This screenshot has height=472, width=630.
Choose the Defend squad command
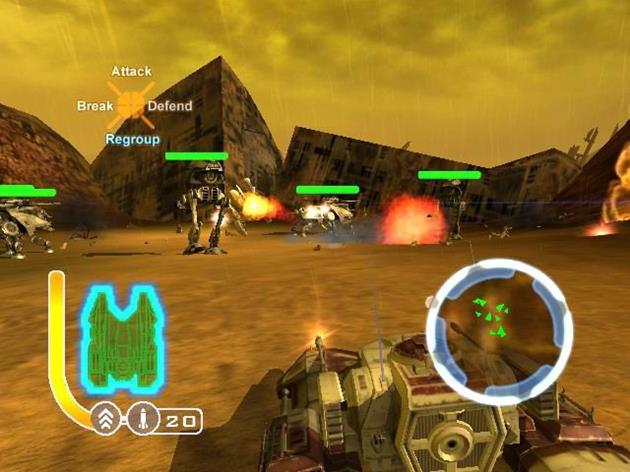coord(170,106)
